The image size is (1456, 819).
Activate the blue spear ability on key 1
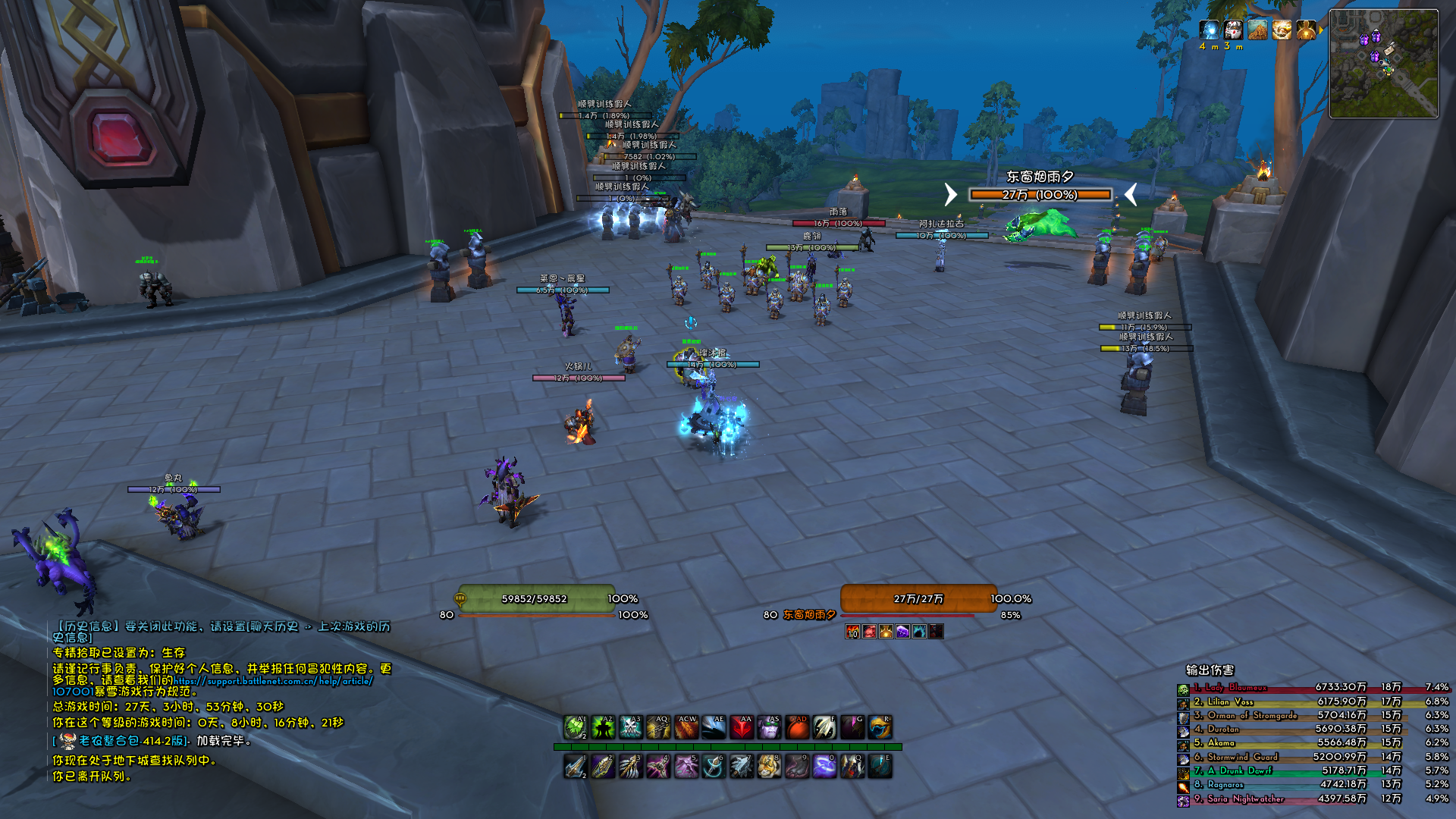pos(575,767)
